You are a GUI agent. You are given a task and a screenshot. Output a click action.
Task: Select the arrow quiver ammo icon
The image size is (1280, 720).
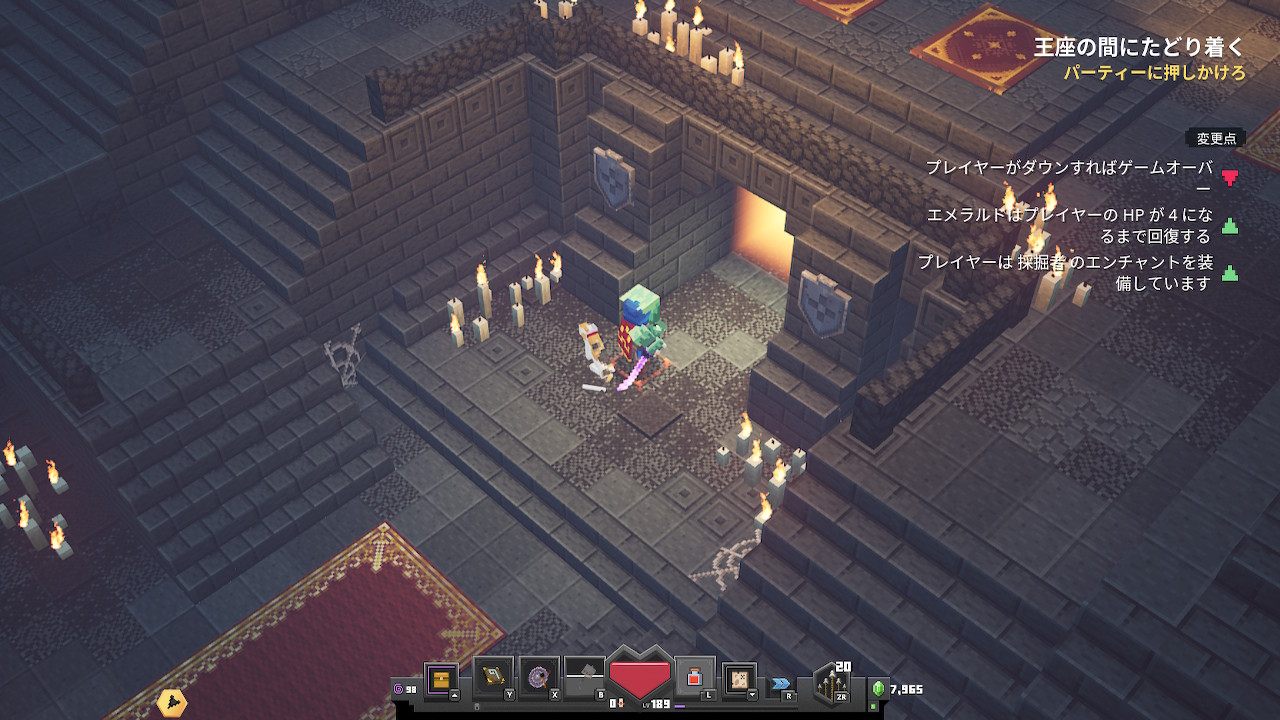832,683
